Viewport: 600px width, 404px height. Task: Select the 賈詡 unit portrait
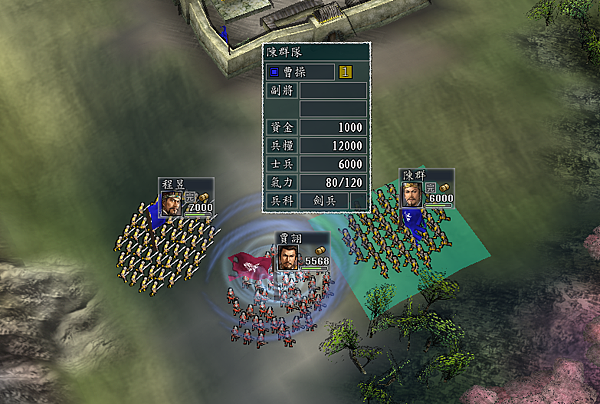[x=288, y=258]
